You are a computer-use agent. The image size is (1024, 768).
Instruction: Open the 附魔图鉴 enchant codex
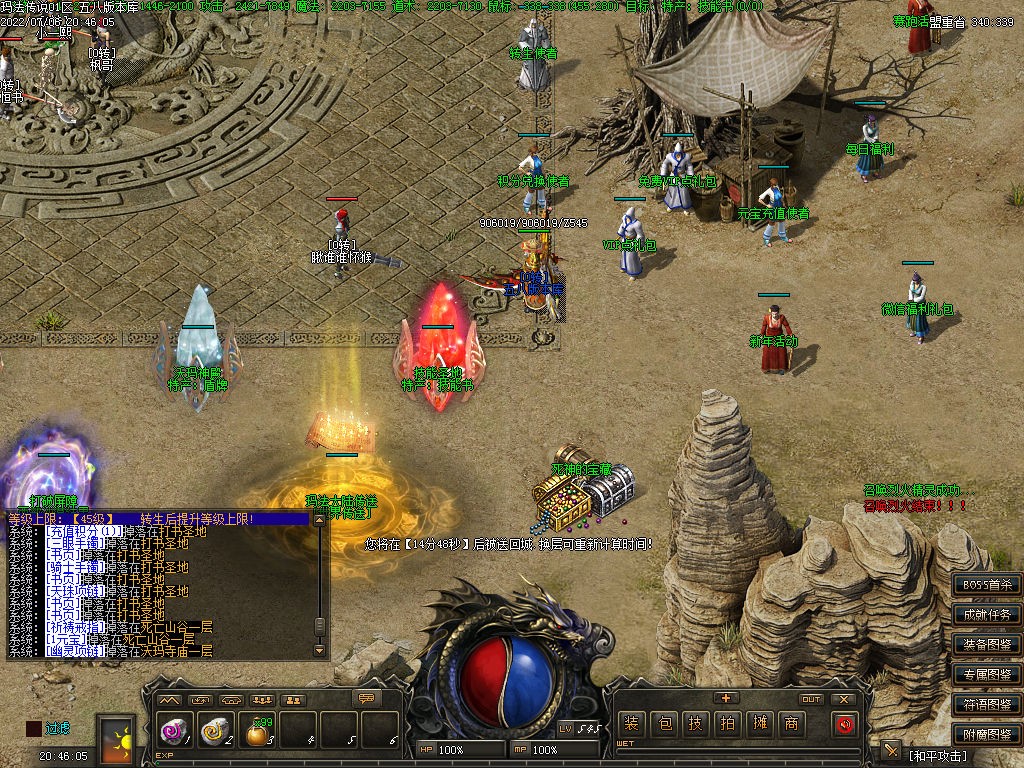pyautogui.click(x=987, y=734)
